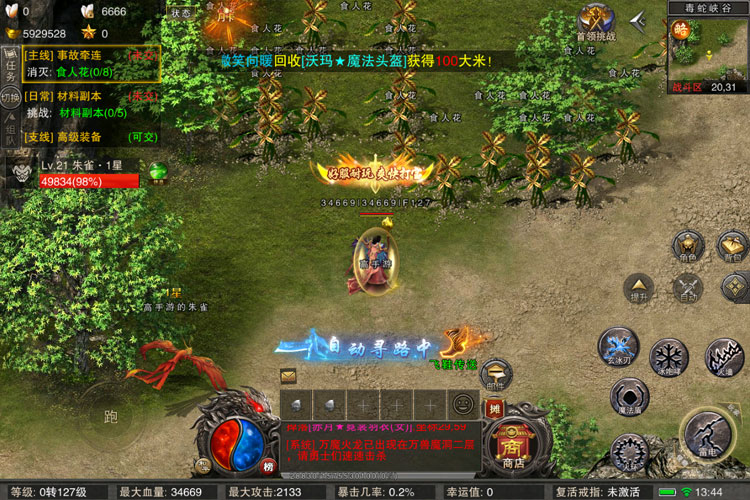Open the 邮件 mail icon
This screenshot has height=500, width=750.
click(x=288, y=376)
